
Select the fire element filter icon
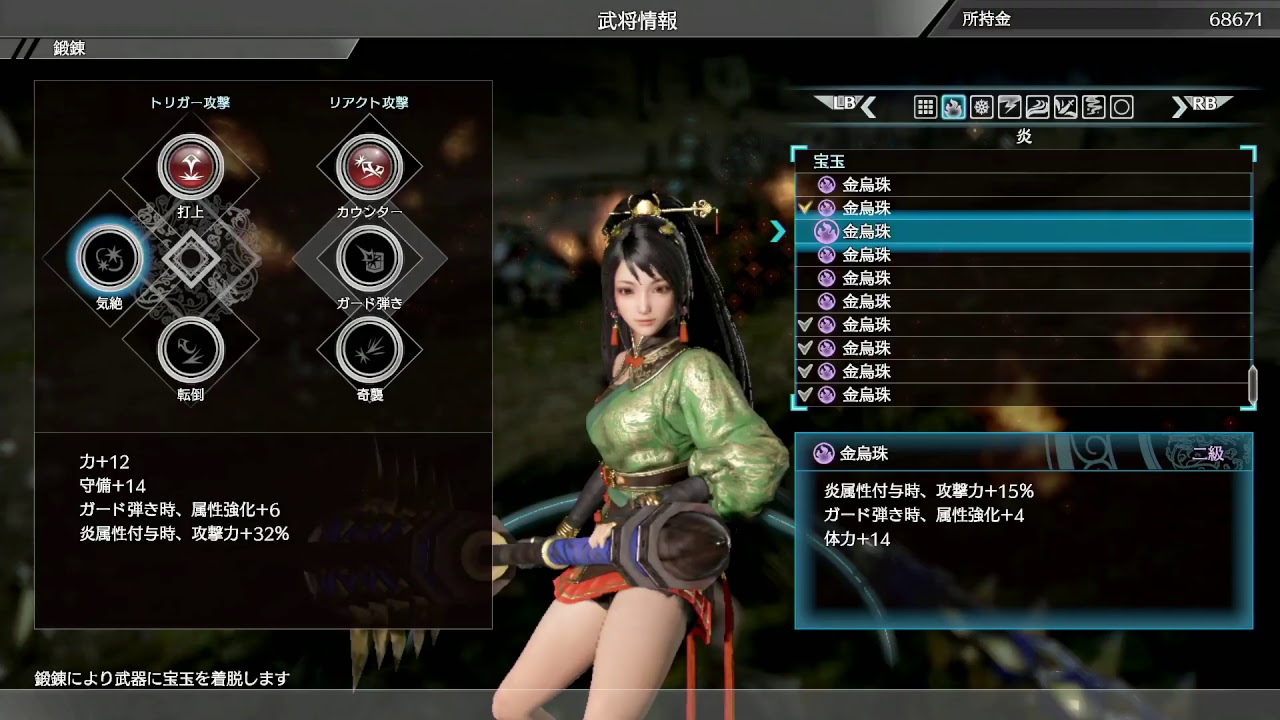click(953, 107)
